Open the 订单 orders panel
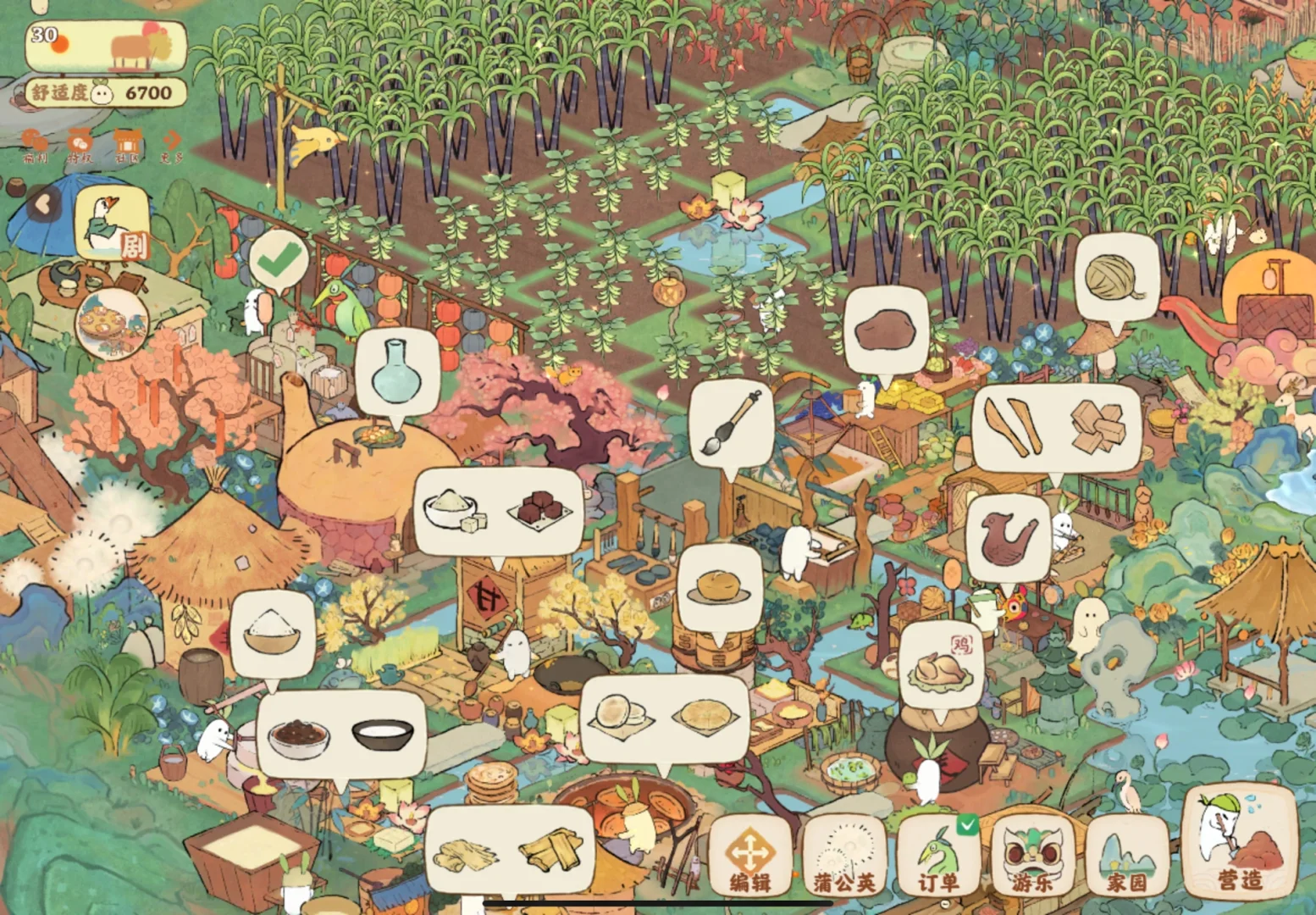Screen dimensions: 1316x915 pos(937,856)
